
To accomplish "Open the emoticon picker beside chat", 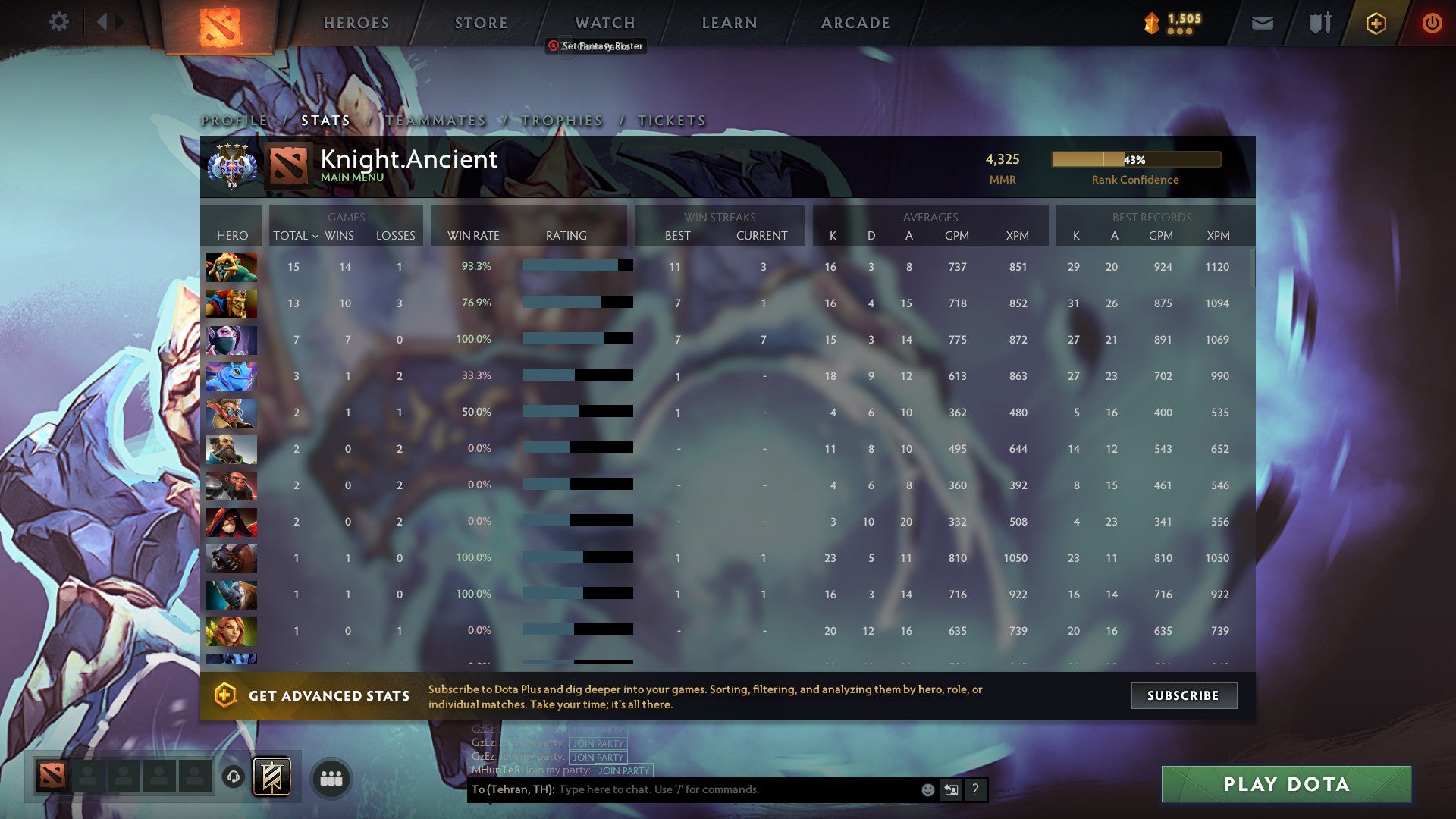I will pos(927,789).
